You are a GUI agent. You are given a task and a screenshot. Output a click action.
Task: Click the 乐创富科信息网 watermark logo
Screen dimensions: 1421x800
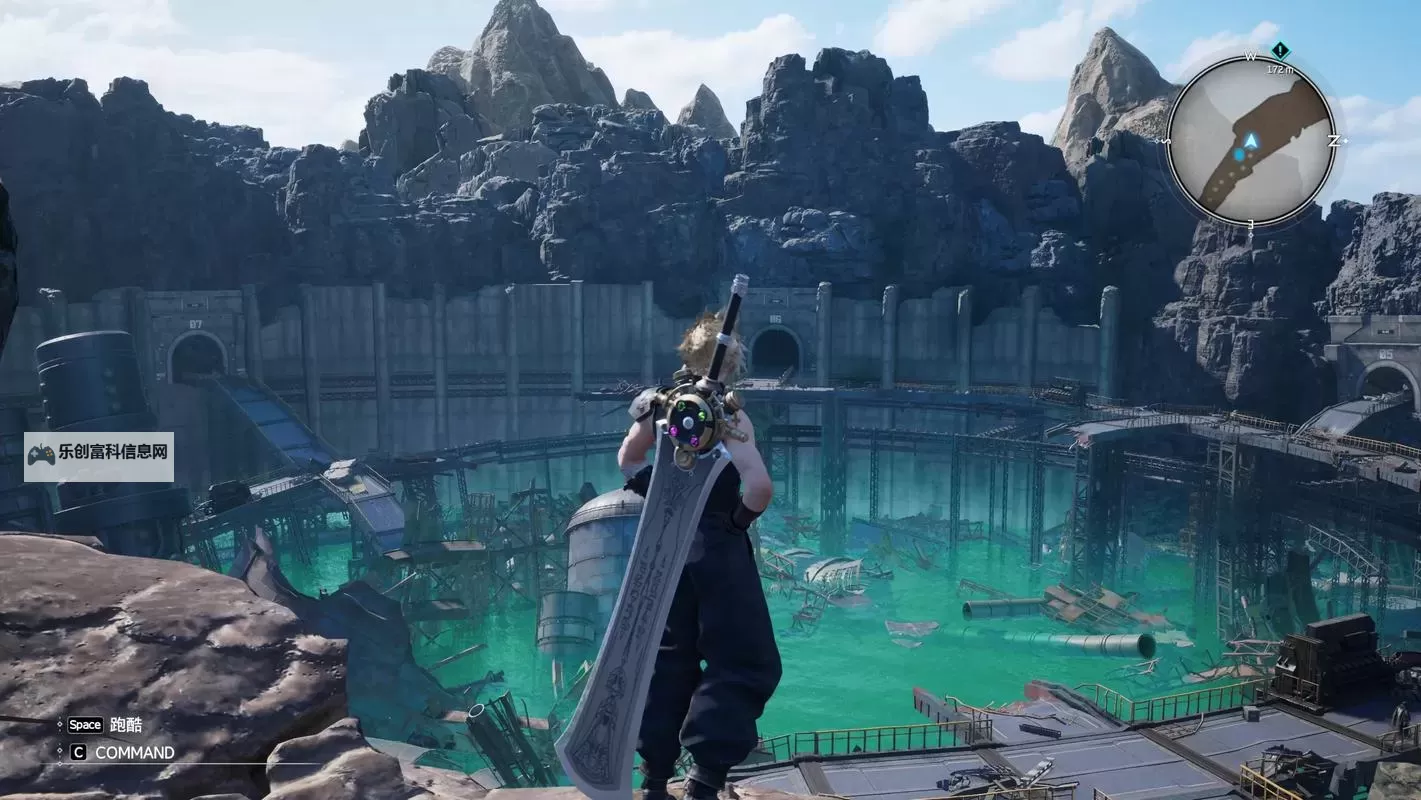(99, 456)
